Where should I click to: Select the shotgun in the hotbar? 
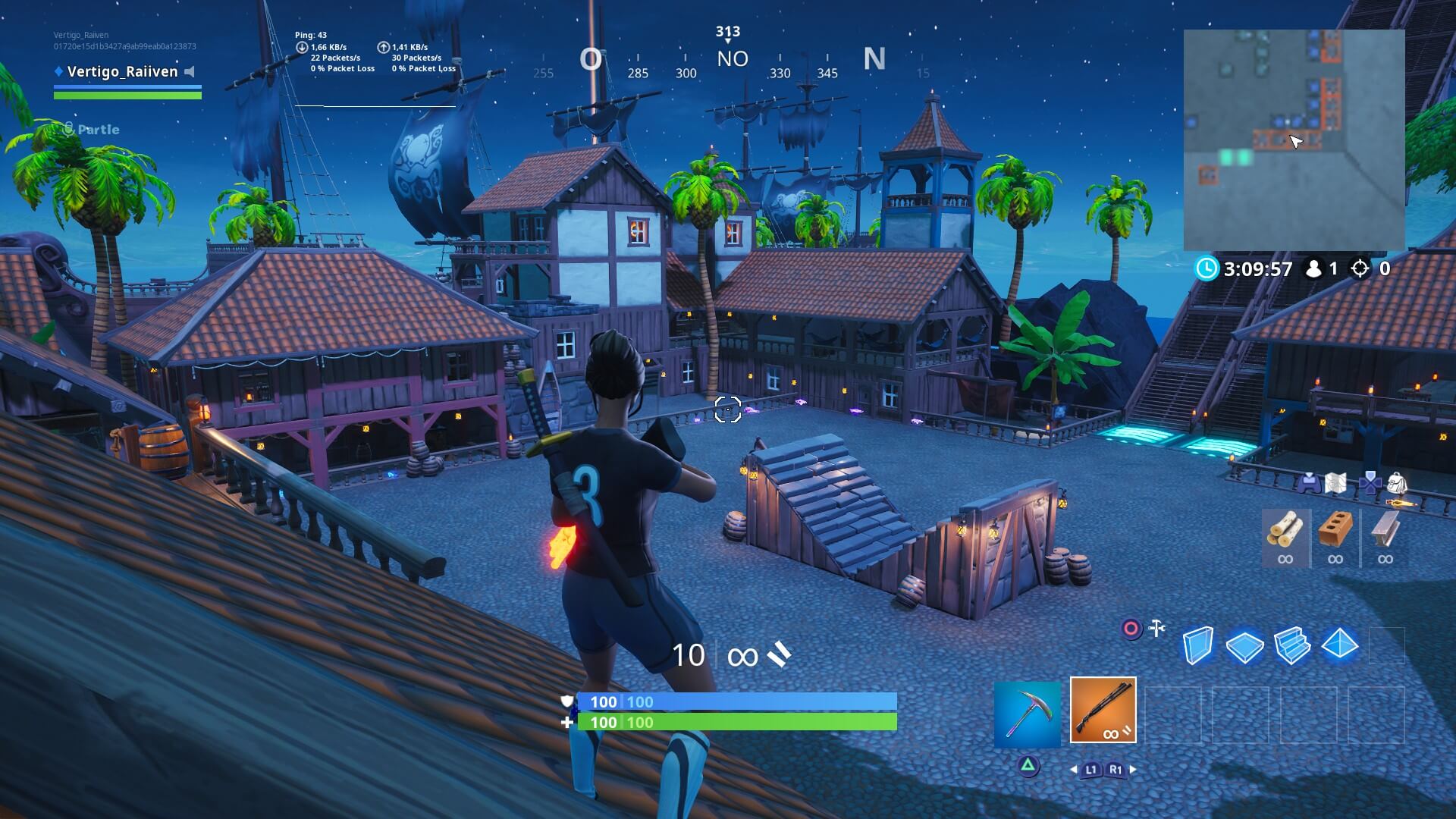[1103, 709]
